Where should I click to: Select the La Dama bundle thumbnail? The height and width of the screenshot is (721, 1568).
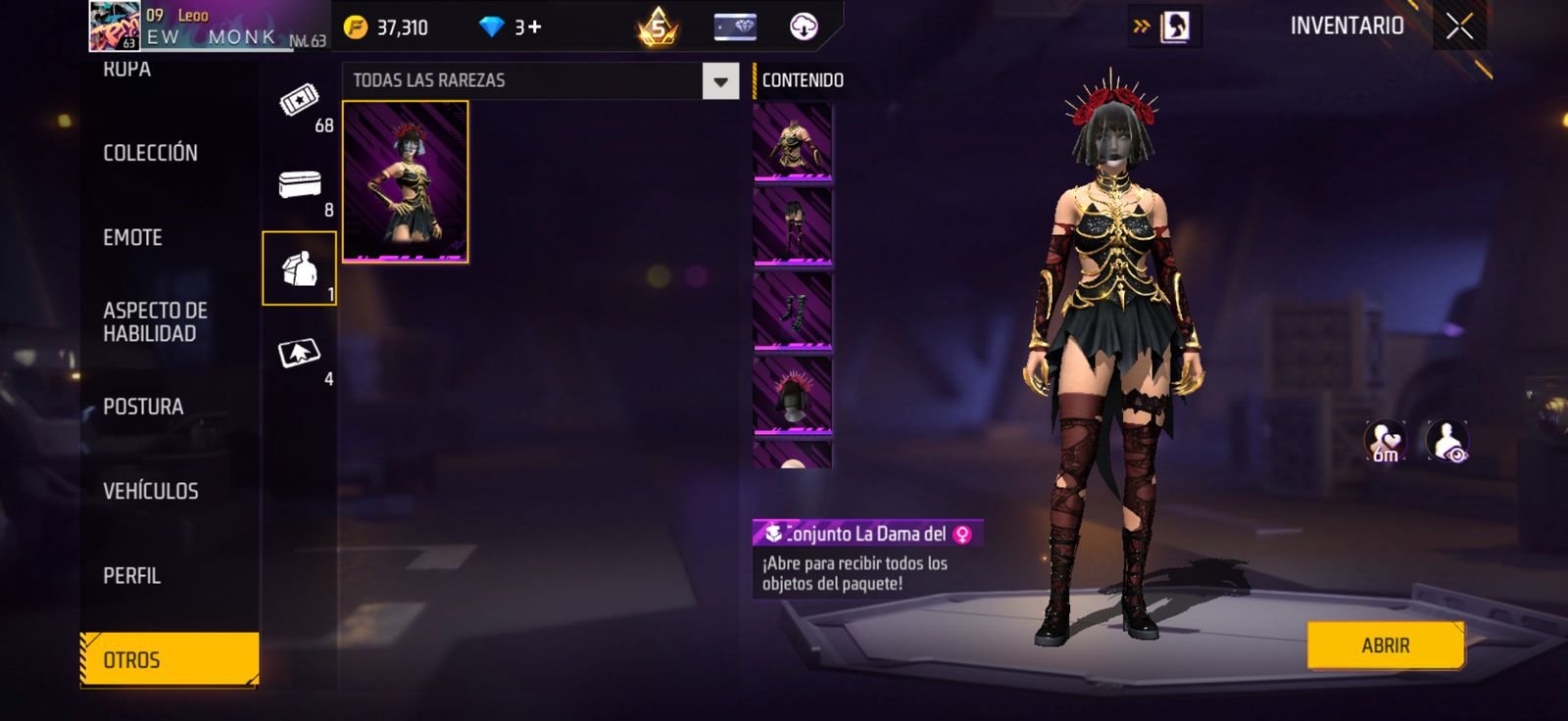point(405,182)
